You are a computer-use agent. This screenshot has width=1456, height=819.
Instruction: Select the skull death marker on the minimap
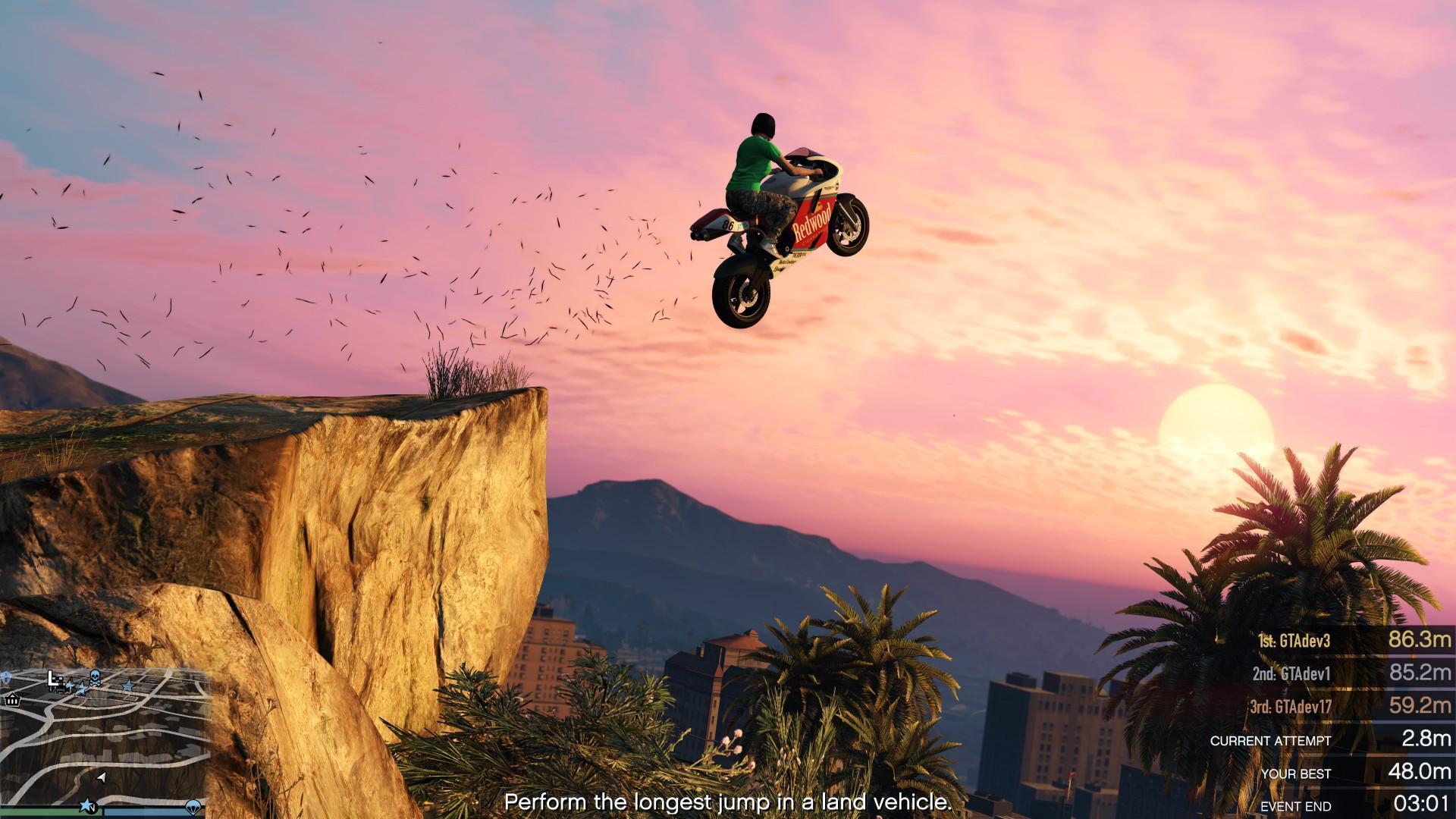tap(96, 678)
